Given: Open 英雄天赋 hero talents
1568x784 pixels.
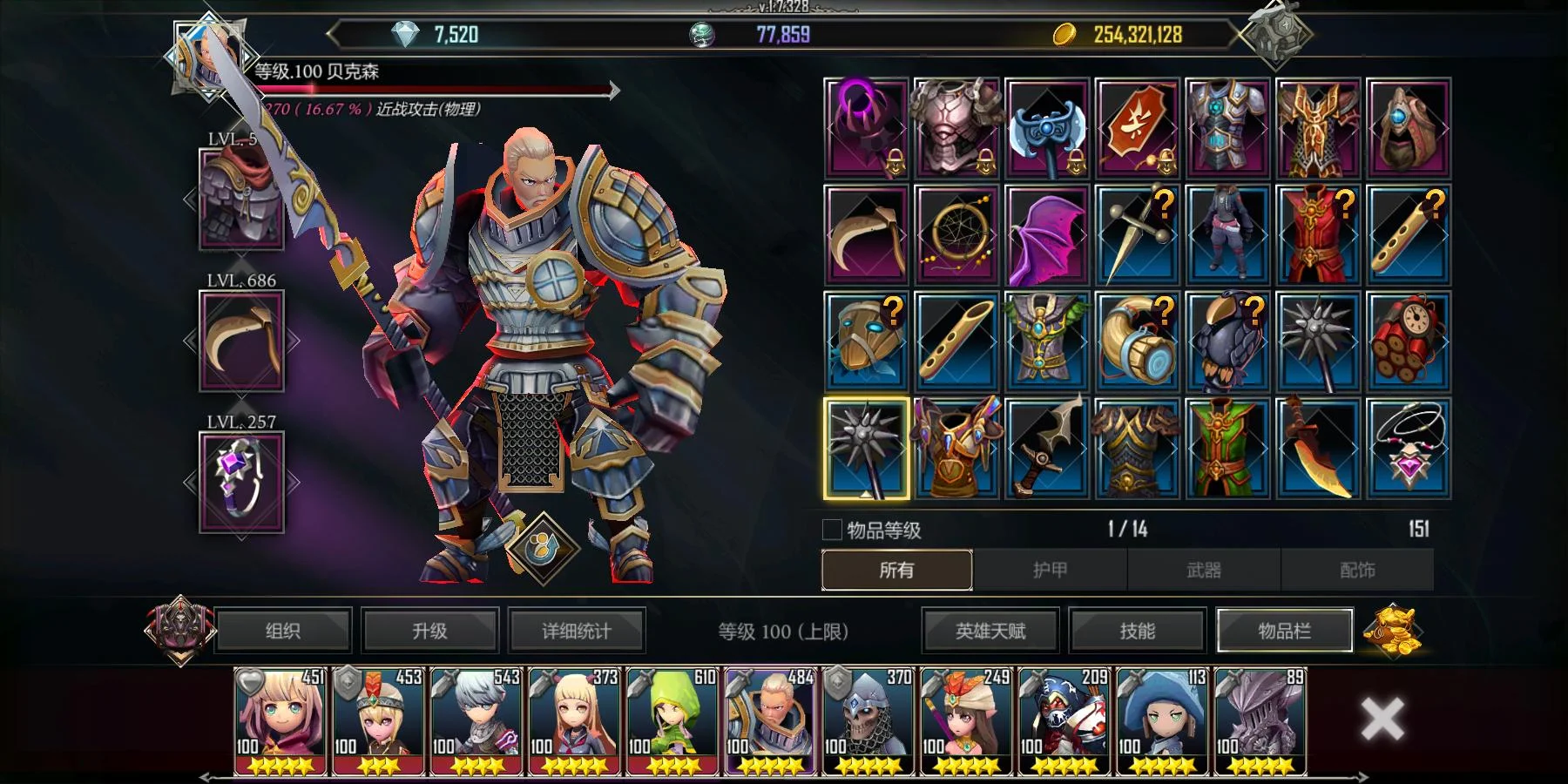Looking at the screenshot, I should point(990,631).
